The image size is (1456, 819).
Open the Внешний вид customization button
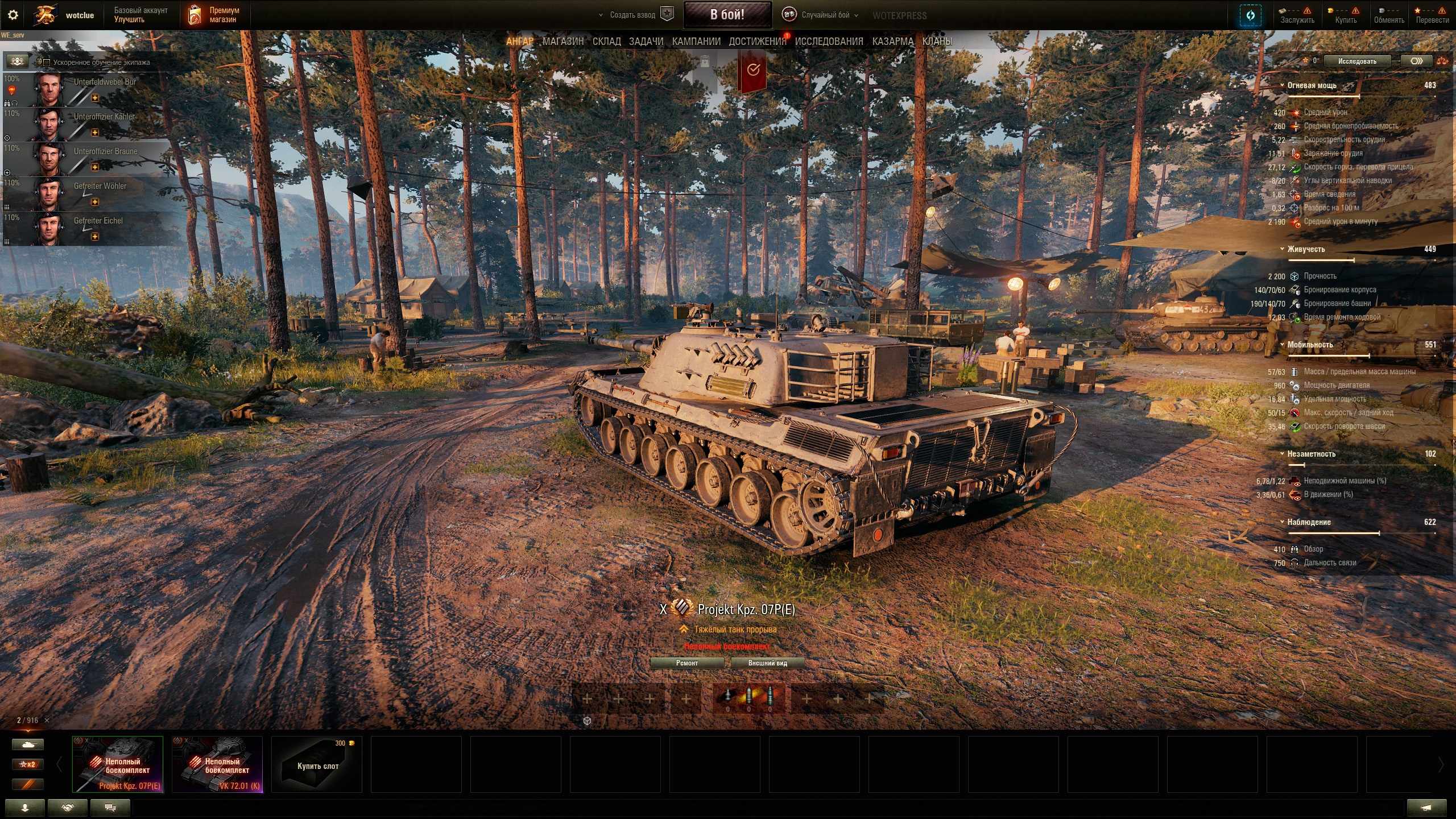click(767, 663)
